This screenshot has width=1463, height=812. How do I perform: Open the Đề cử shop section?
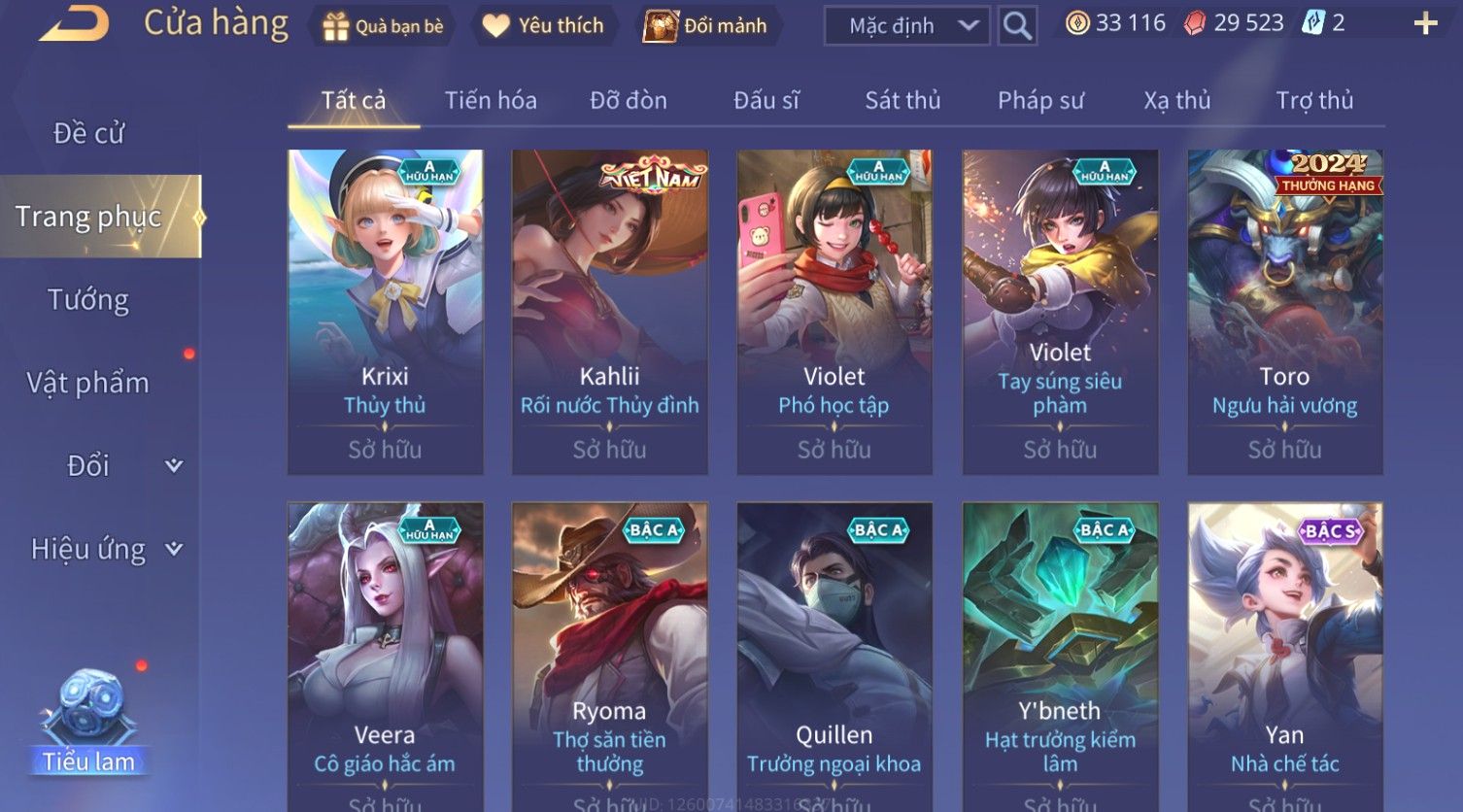89,133
